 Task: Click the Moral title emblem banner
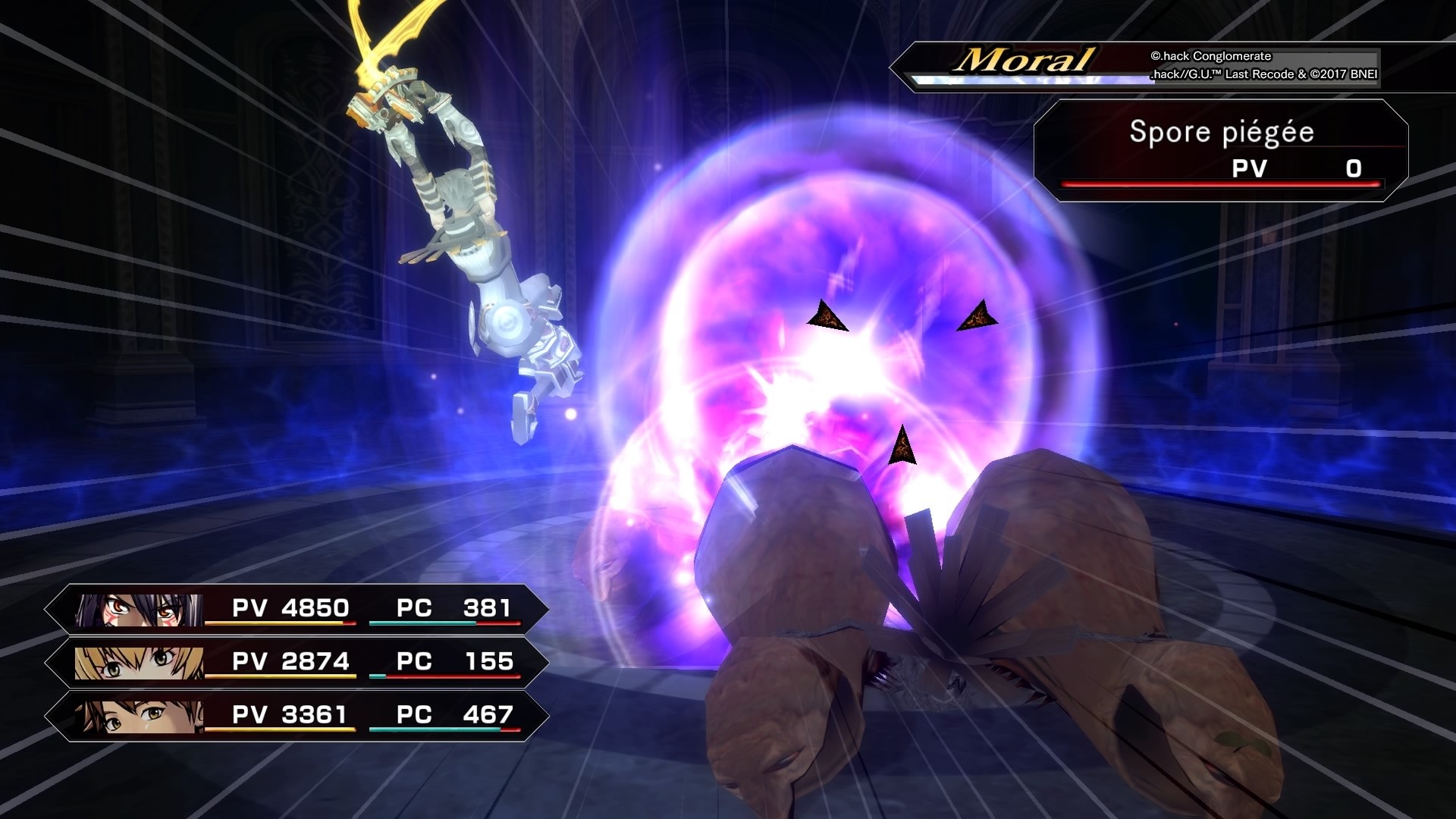coord(1024,59)
